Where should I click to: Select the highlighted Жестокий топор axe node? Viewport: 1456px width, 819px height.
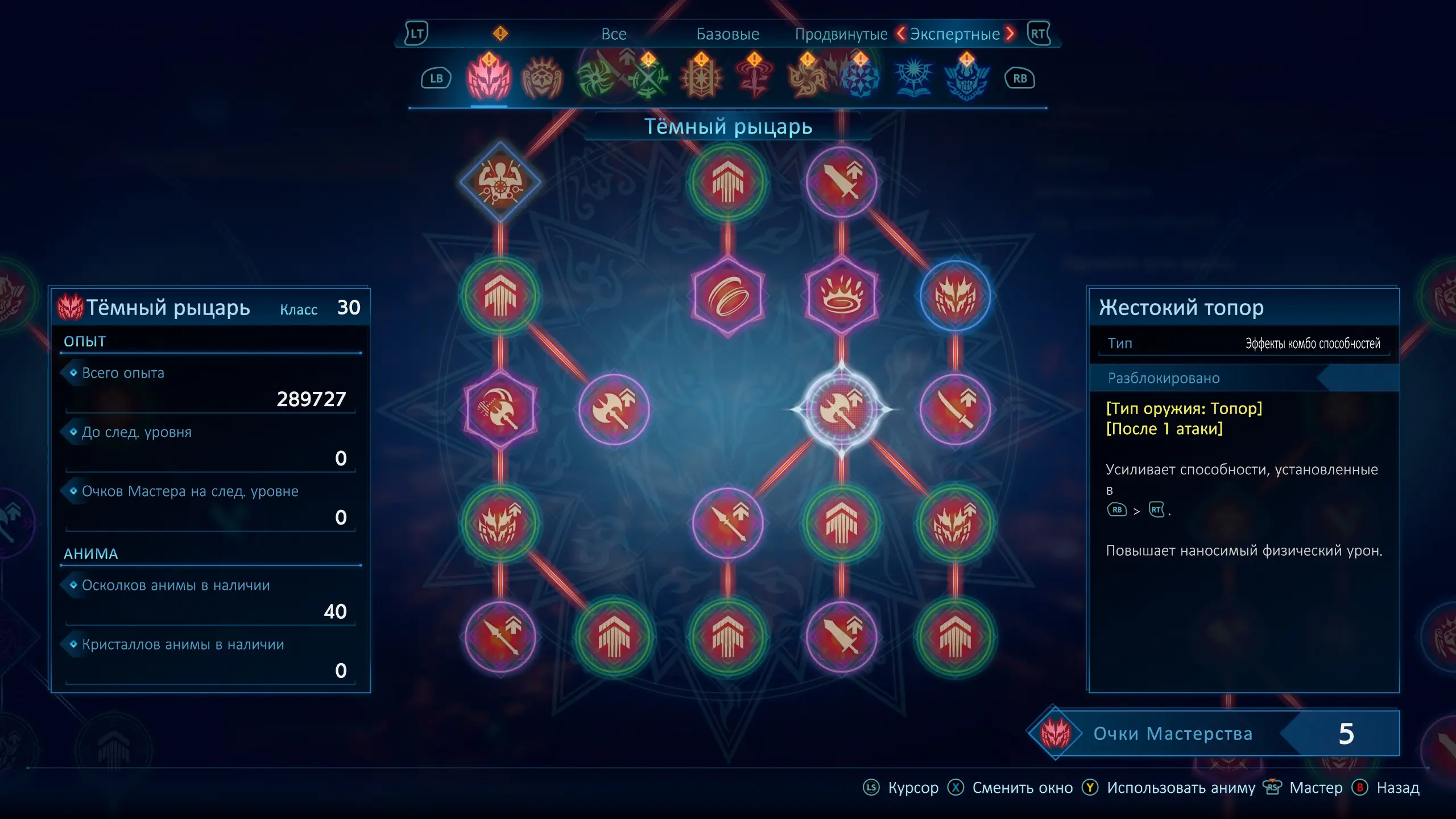841,409
